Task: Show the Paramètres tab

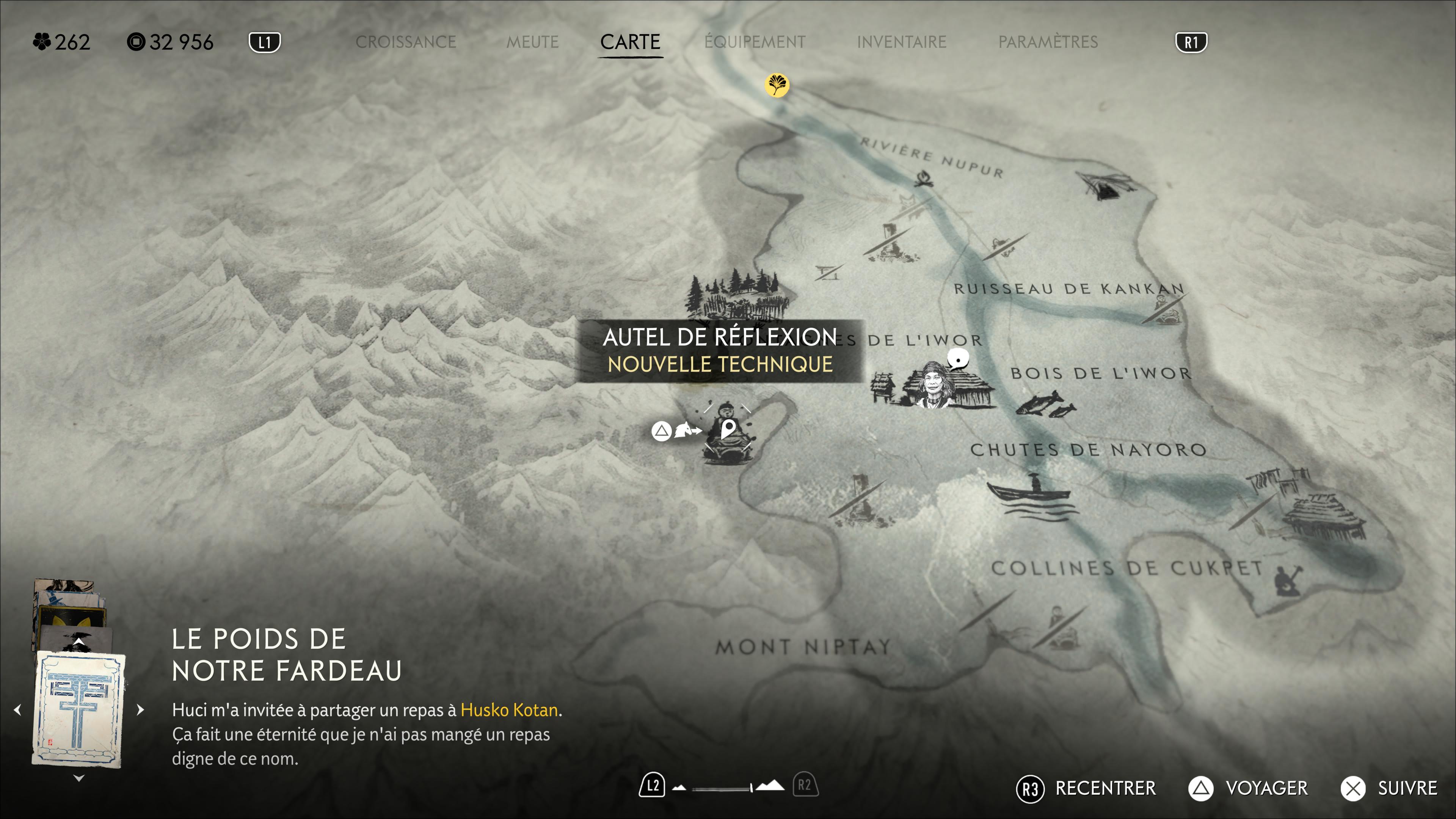Action: coord(1047,42)
